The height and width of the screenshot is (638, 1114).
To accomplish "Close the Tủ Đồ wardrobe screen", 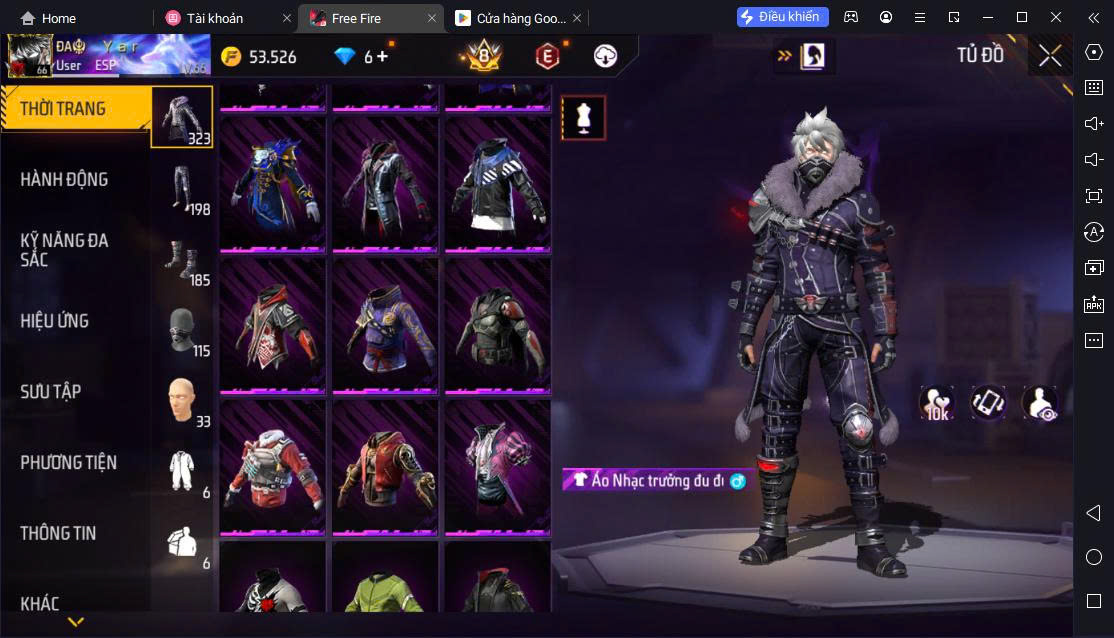I will click(1050, 56).
